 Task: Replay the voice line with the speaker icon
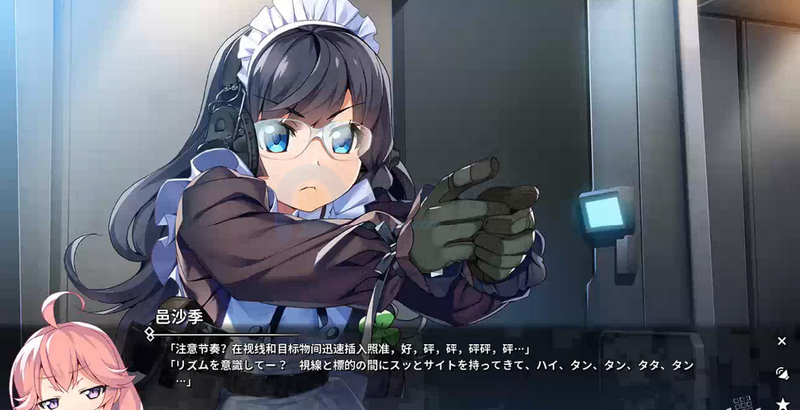pyautogui.click(x=782, y=372)
